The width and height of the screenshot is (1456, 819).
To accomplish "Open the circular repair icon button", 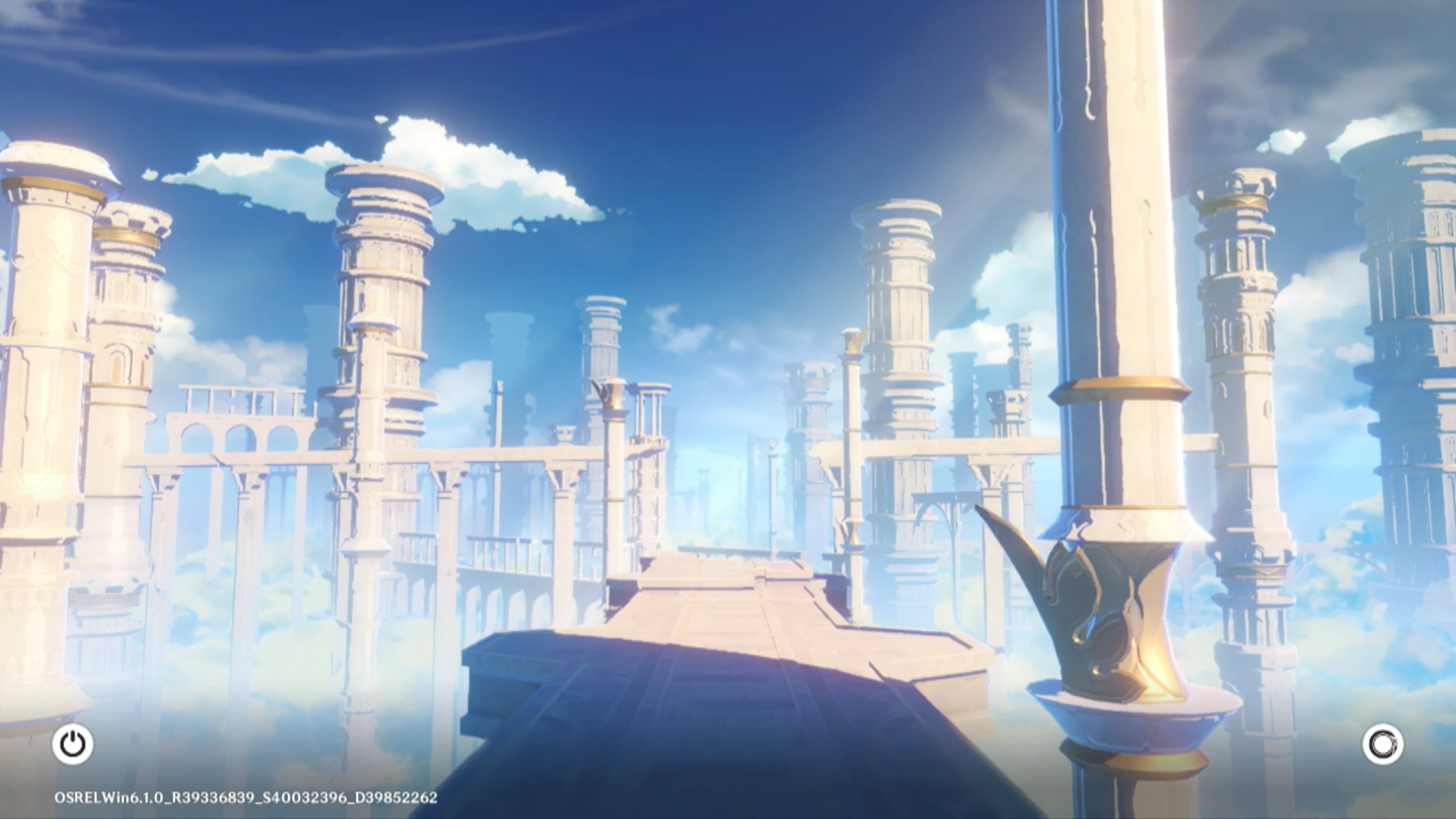I will tap(1382, 744).
